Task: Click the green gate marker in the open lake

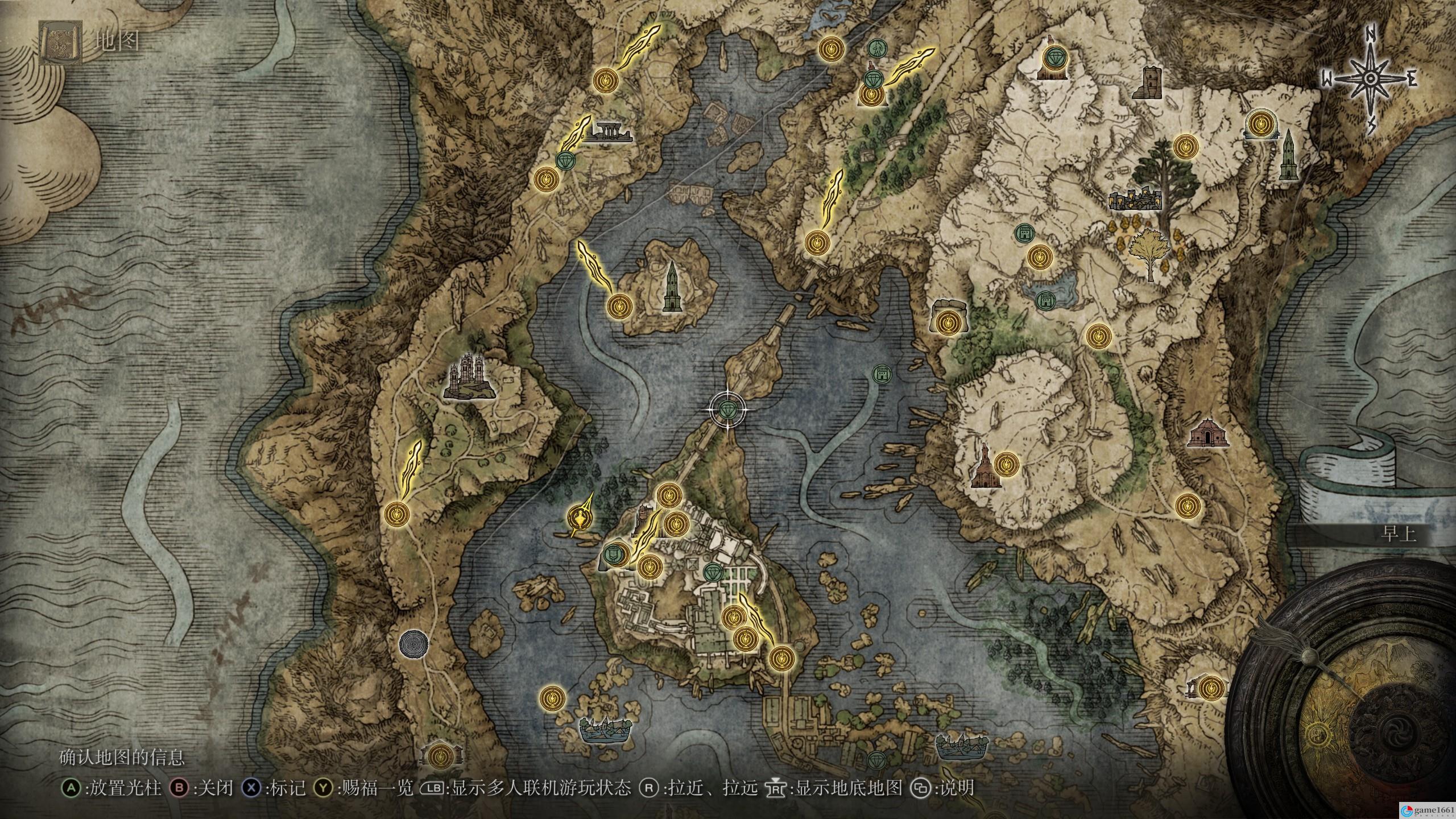Action: [x=882, y=374]
